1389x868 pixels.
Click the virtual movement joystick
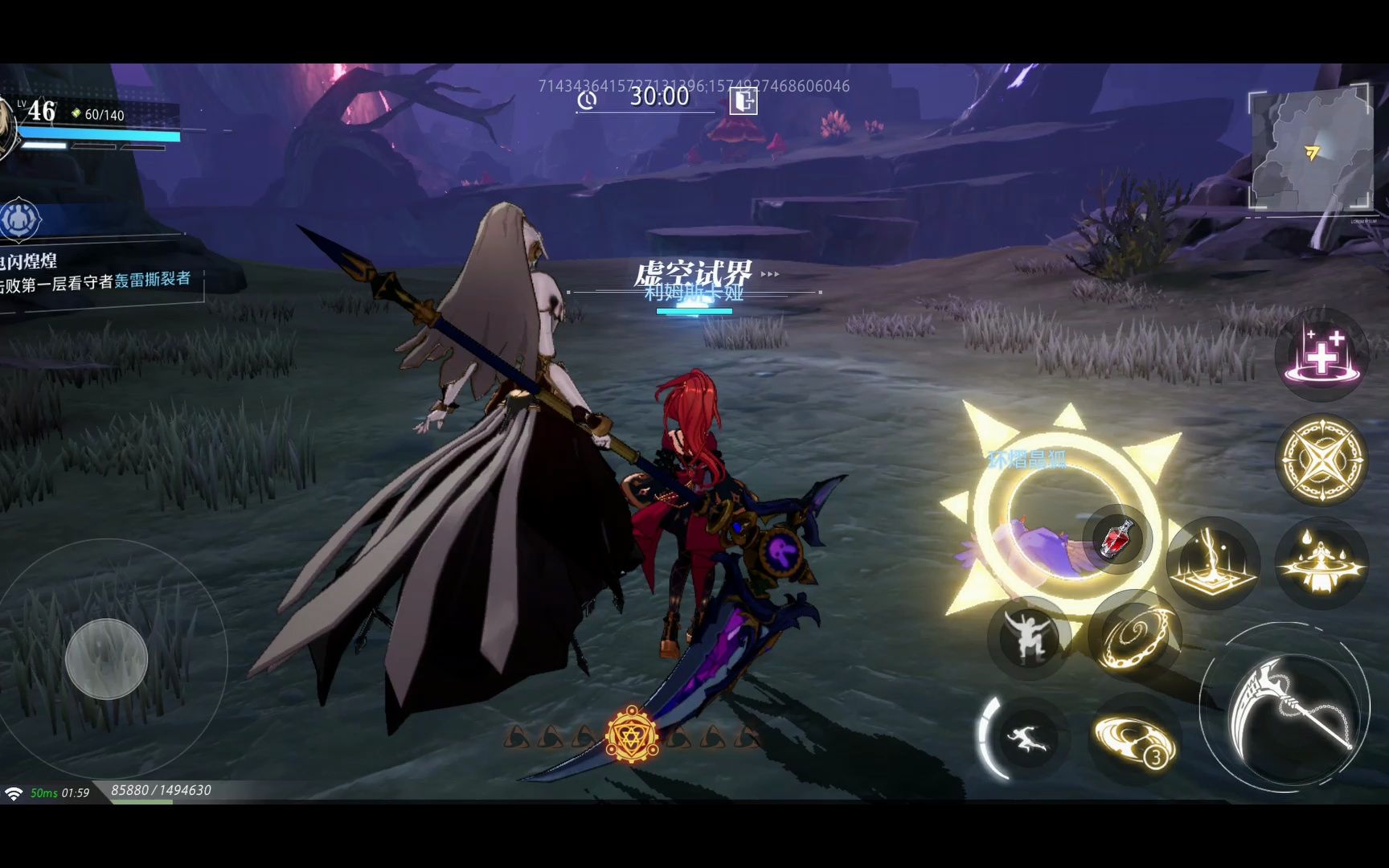tap(106, 658)
